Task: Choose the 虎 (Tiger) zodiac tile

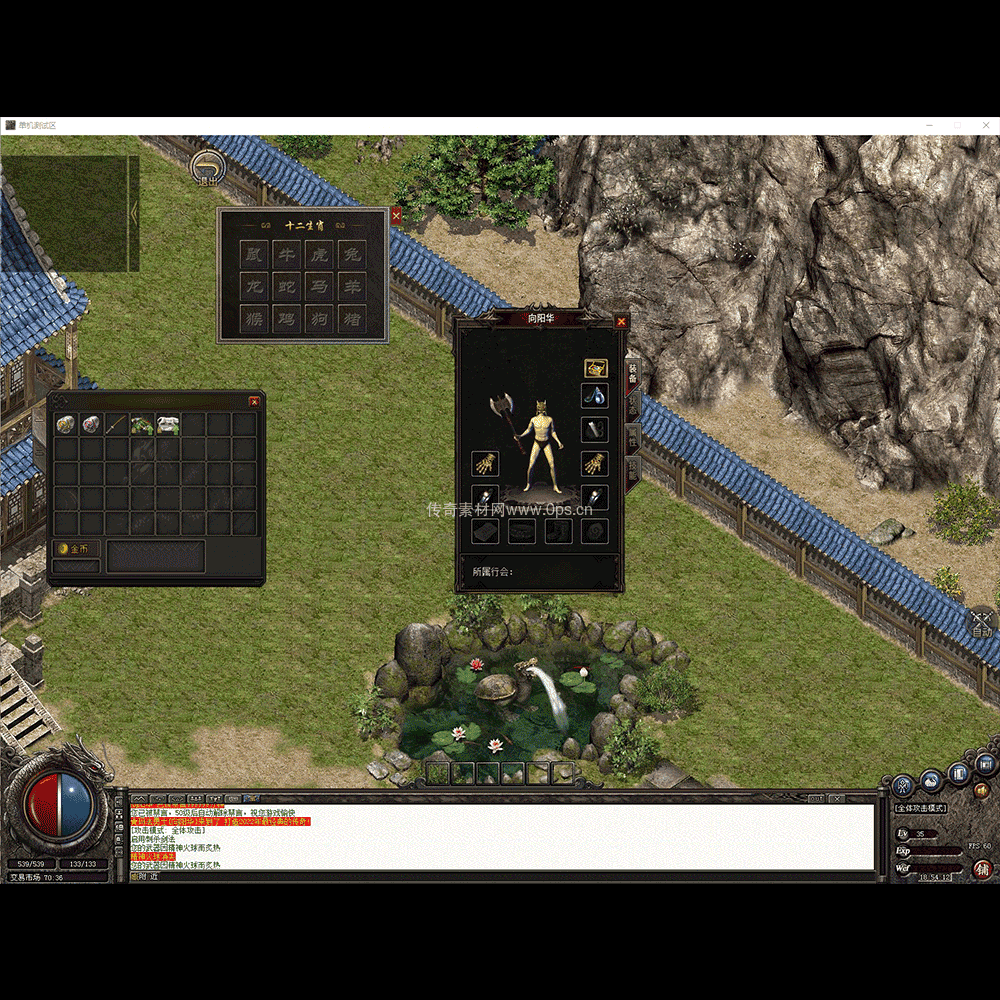Action: coord(320,255)
